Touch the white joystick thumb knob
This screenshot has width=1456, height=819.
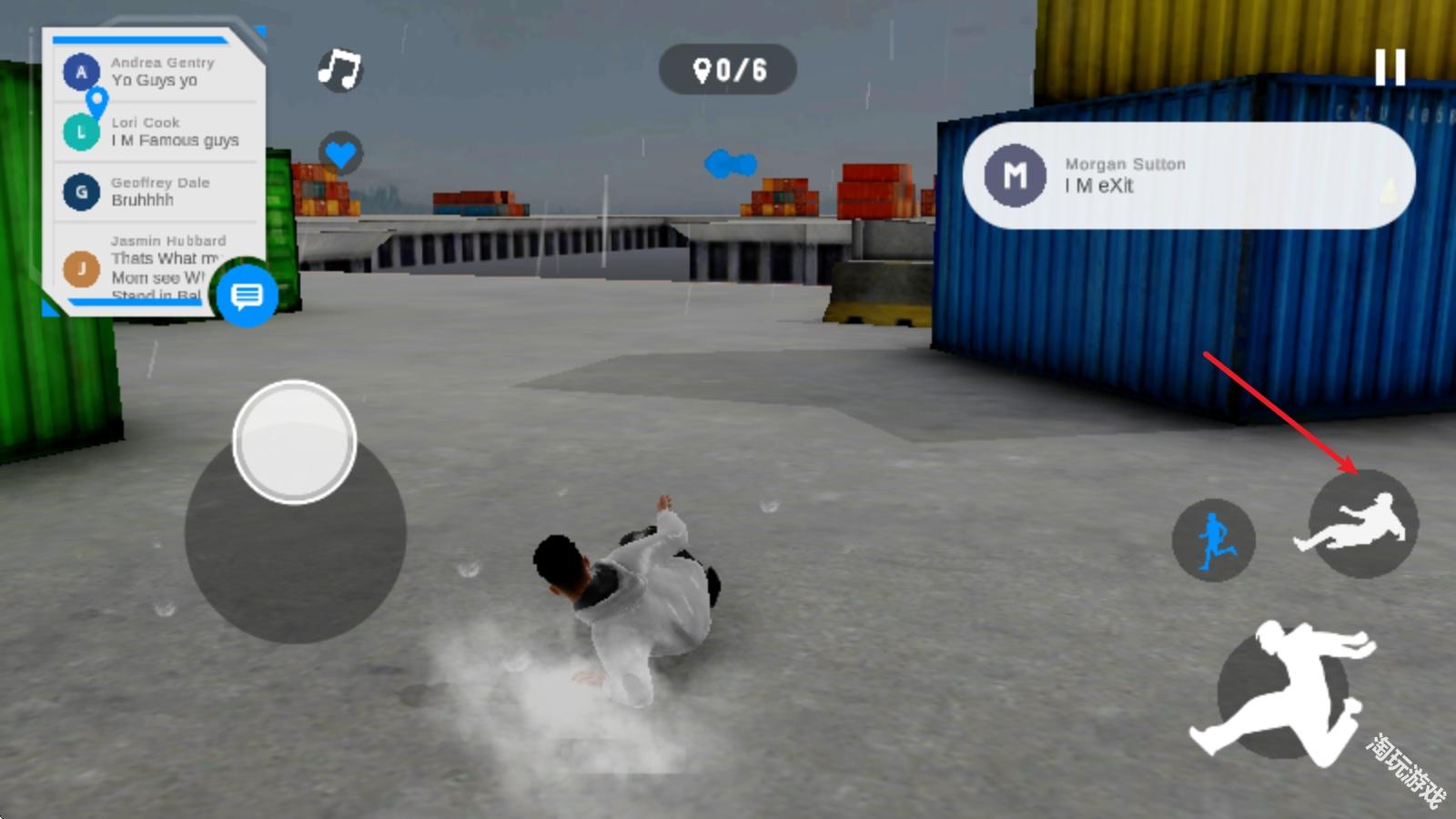294,442
